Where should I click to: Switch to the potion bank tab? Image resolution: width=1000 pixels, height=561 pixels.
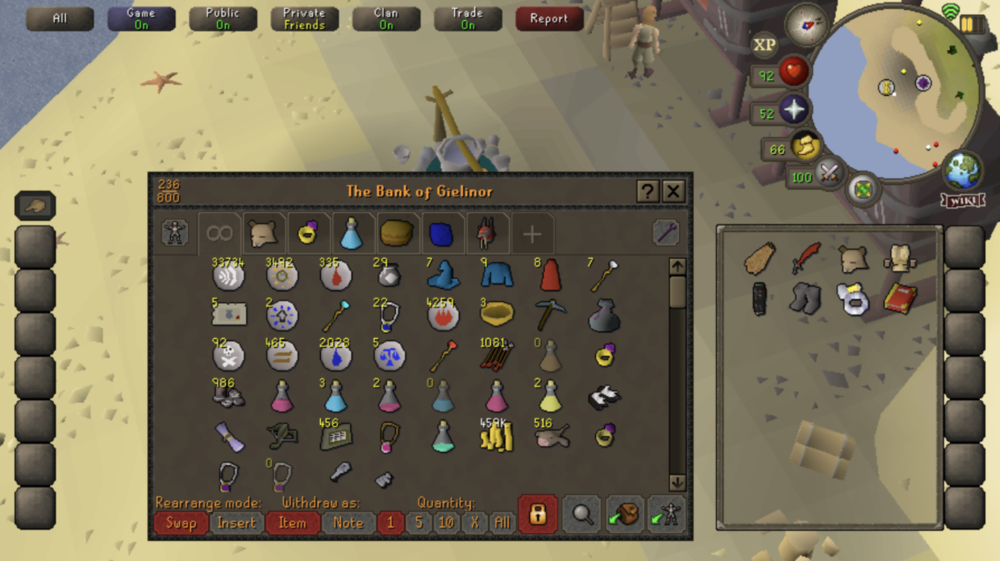[351, 234]
